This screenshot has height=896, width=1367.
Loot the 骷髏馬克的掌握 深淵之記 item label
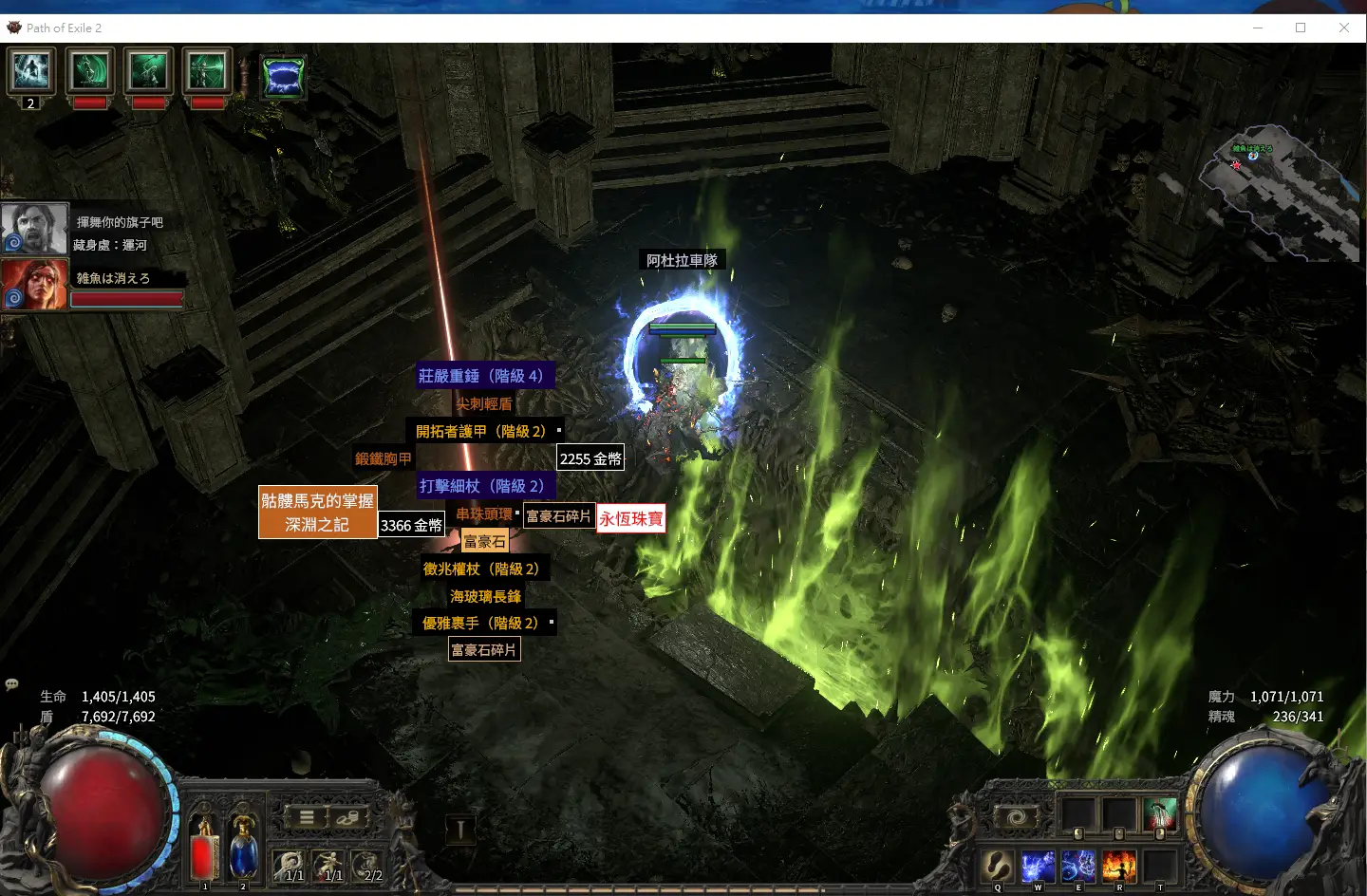pyautogui.click(x=317, y=513)
